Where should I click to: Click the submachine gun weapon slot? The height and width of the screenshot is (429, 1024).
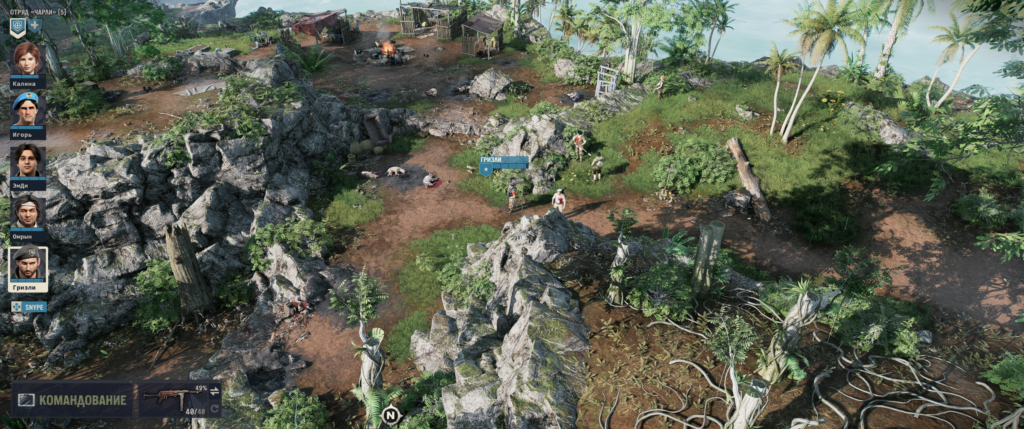coord(170,398)
